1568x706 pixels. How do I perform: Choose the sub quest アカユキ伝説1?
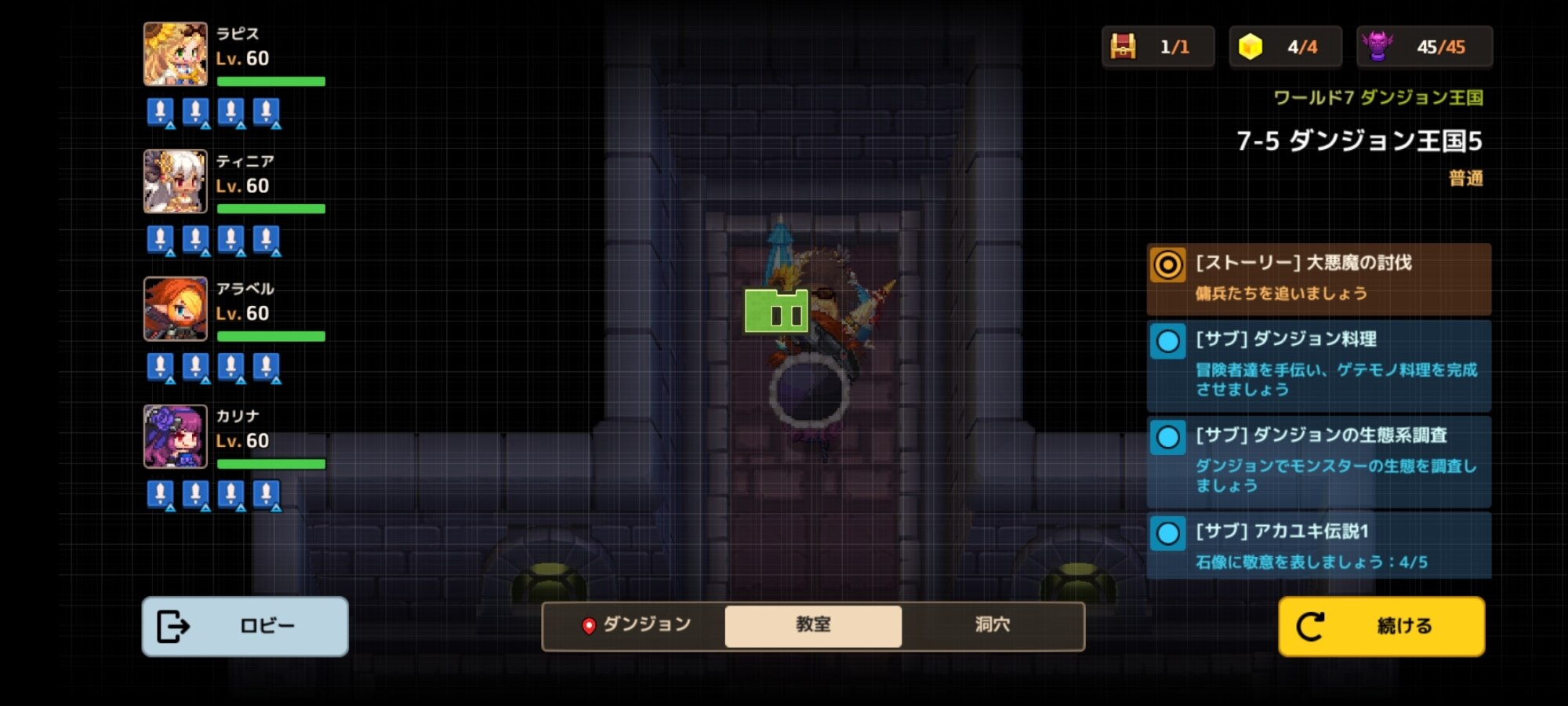[1319, 546]
